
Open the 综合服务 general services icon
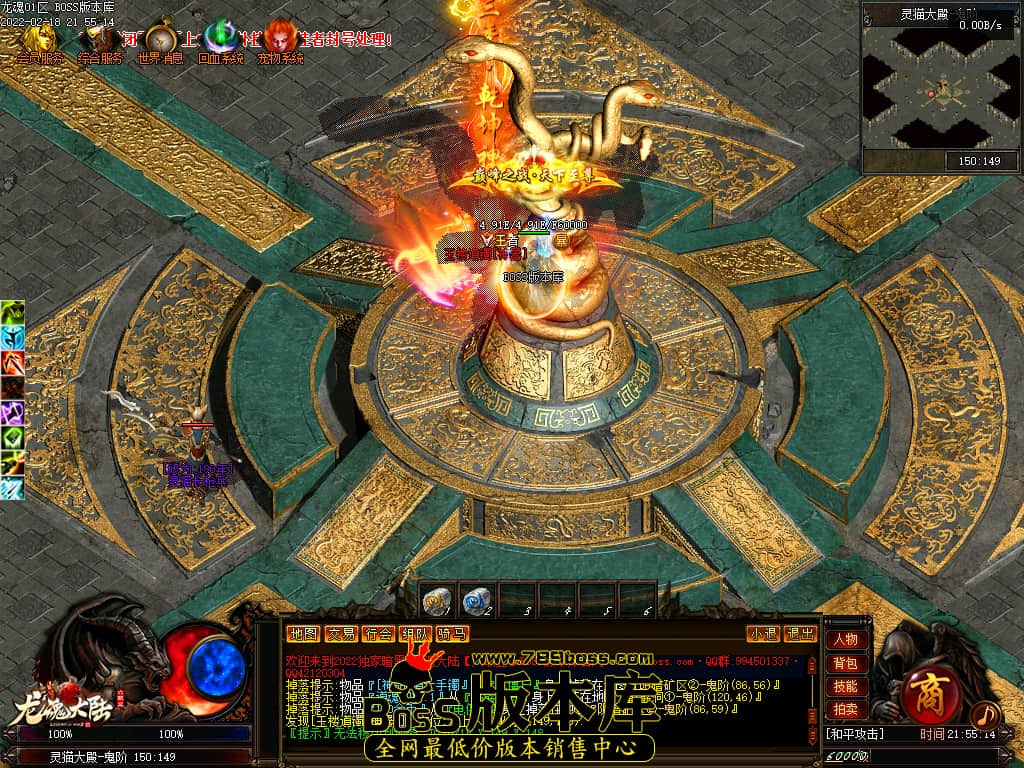[99, 40]
